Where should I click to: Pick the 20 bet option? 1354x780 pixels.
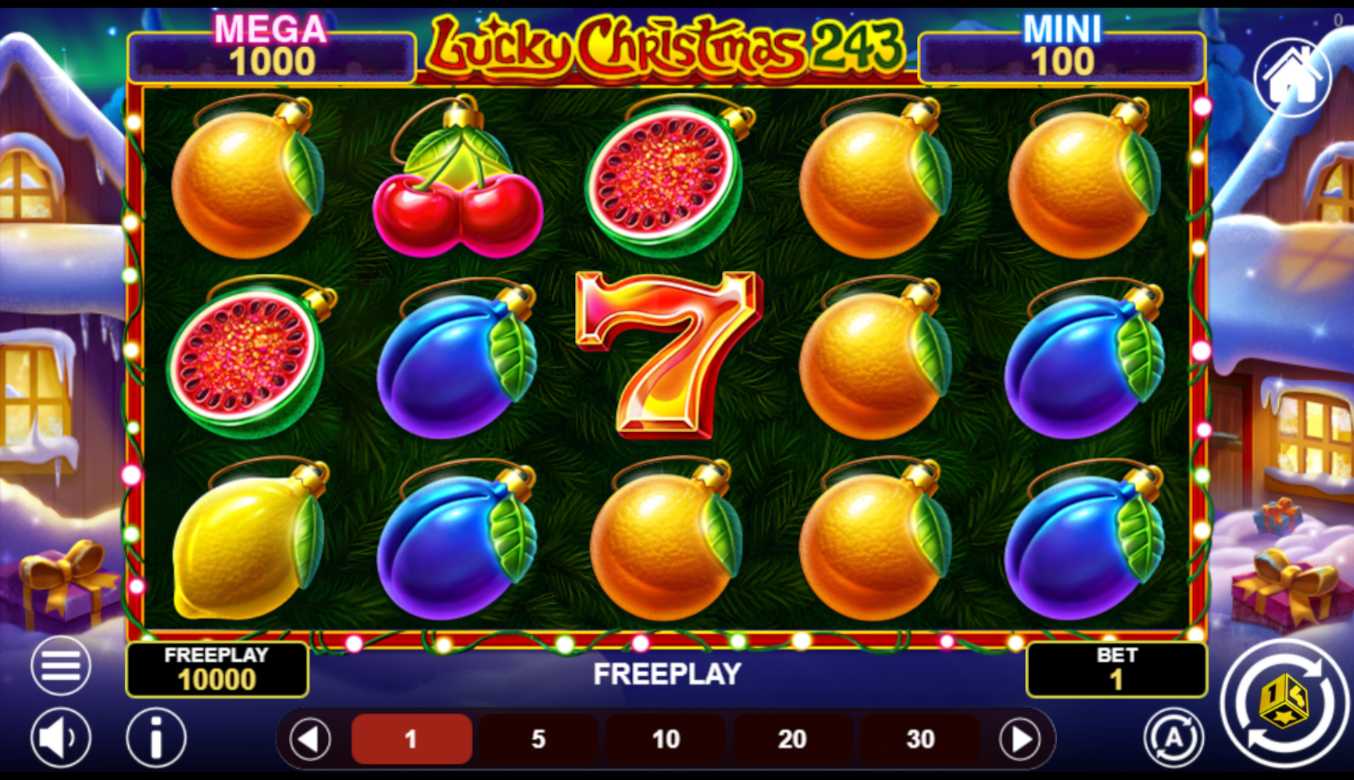point(792,739)
